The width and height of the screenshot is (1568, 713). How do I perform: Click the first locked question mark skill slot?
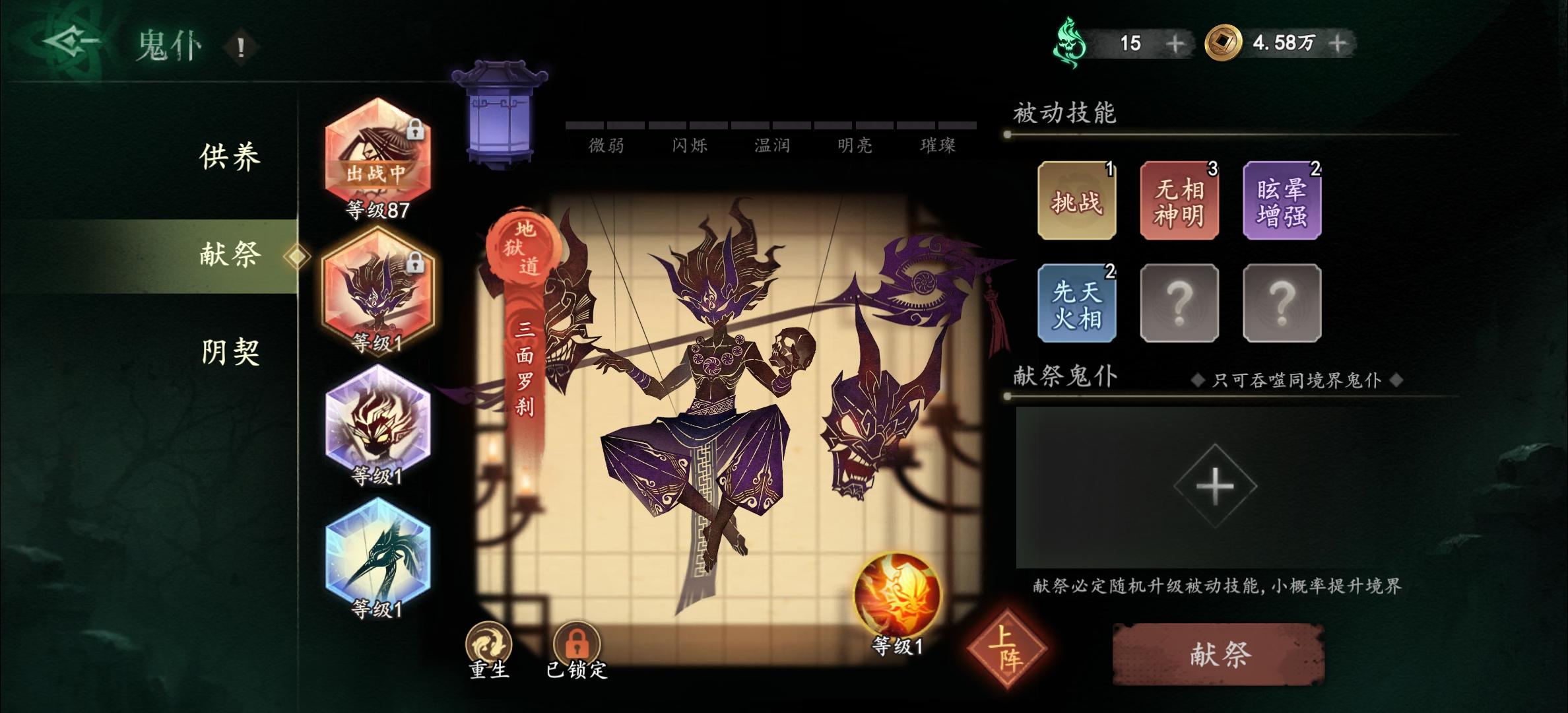[x=1179, y=304]
